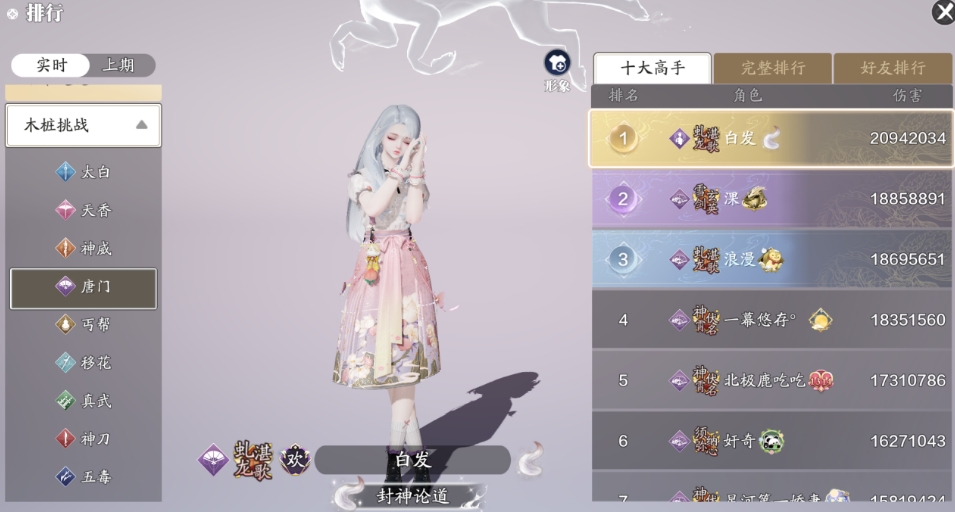955x512 pixels.
Task: Select the 唐门 class entry
Action: 84,287
